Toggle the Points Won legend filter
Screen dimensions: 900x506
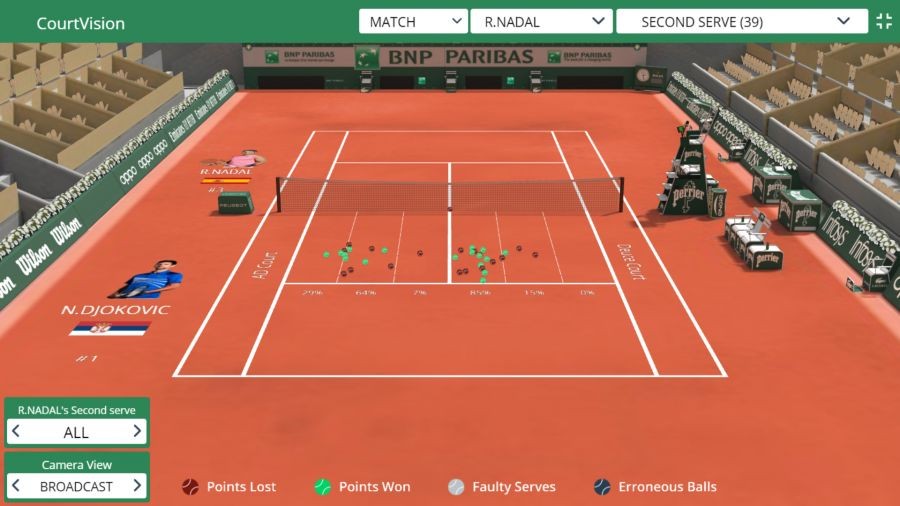coord(362,487)
